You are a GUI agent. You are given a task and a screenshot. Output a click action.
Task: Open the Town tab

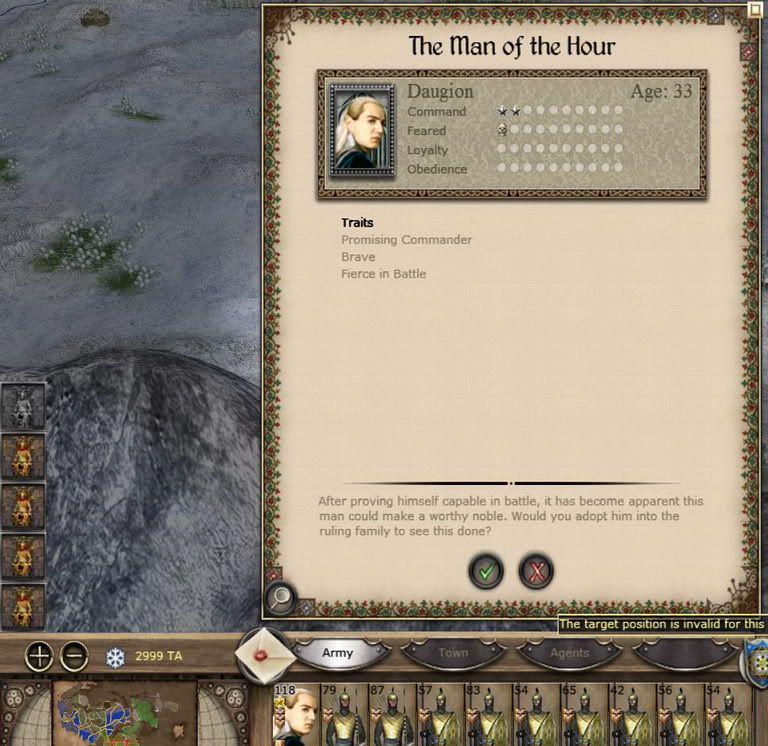[453, 653]
